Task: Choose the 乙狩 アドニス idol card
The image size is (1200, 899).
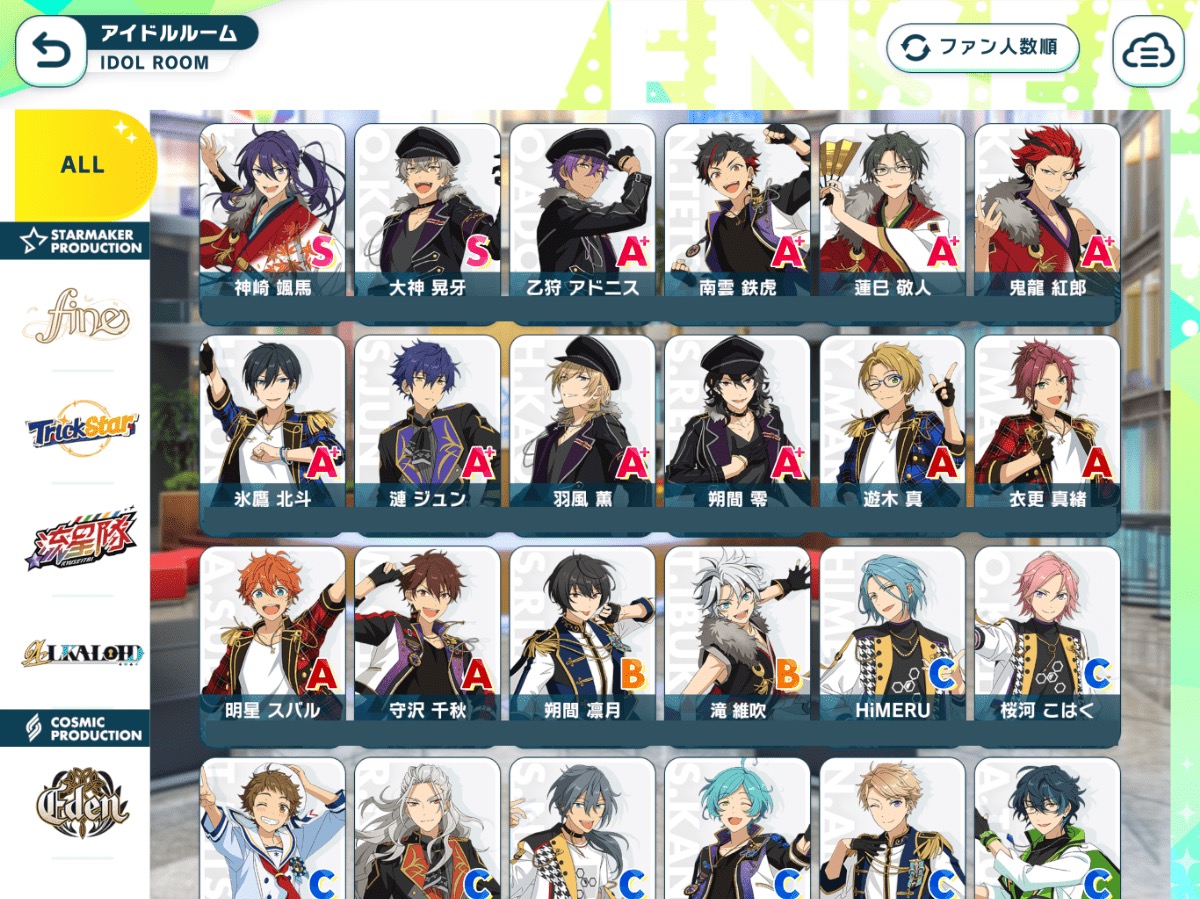Action: pos(582,213)
